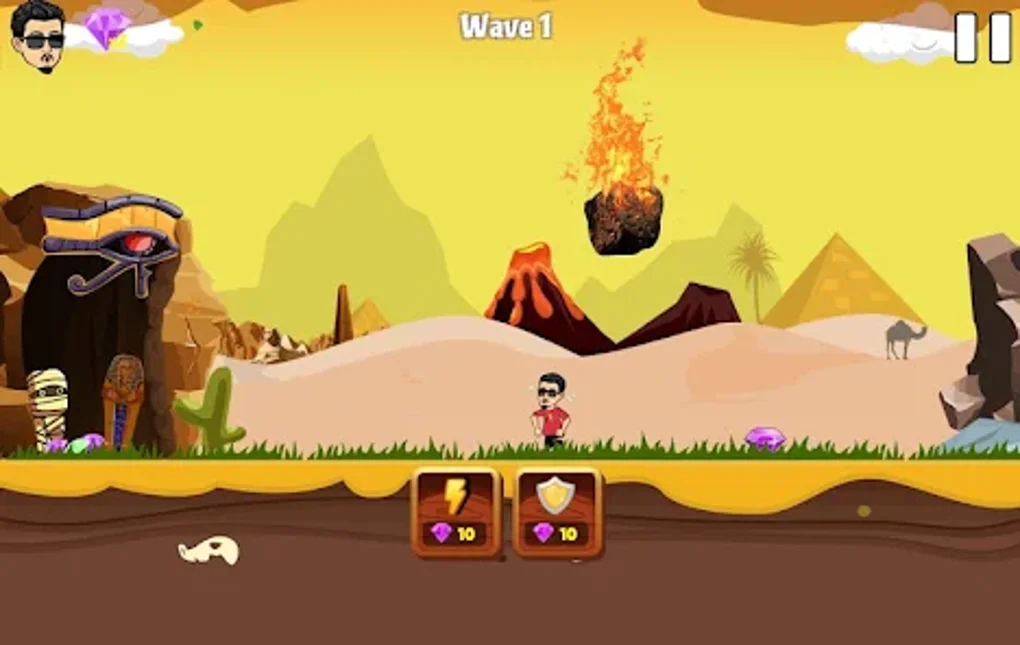1020x645 pixels.
Task: Buy the lightning bolt power-up
Action: [x=456, y=511]
